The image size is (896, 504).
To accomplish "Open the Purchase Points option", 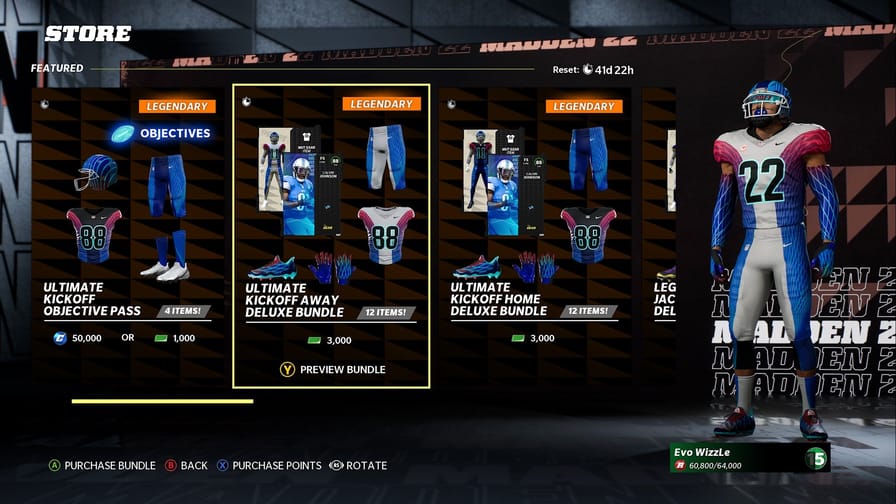I will [270, 465].
